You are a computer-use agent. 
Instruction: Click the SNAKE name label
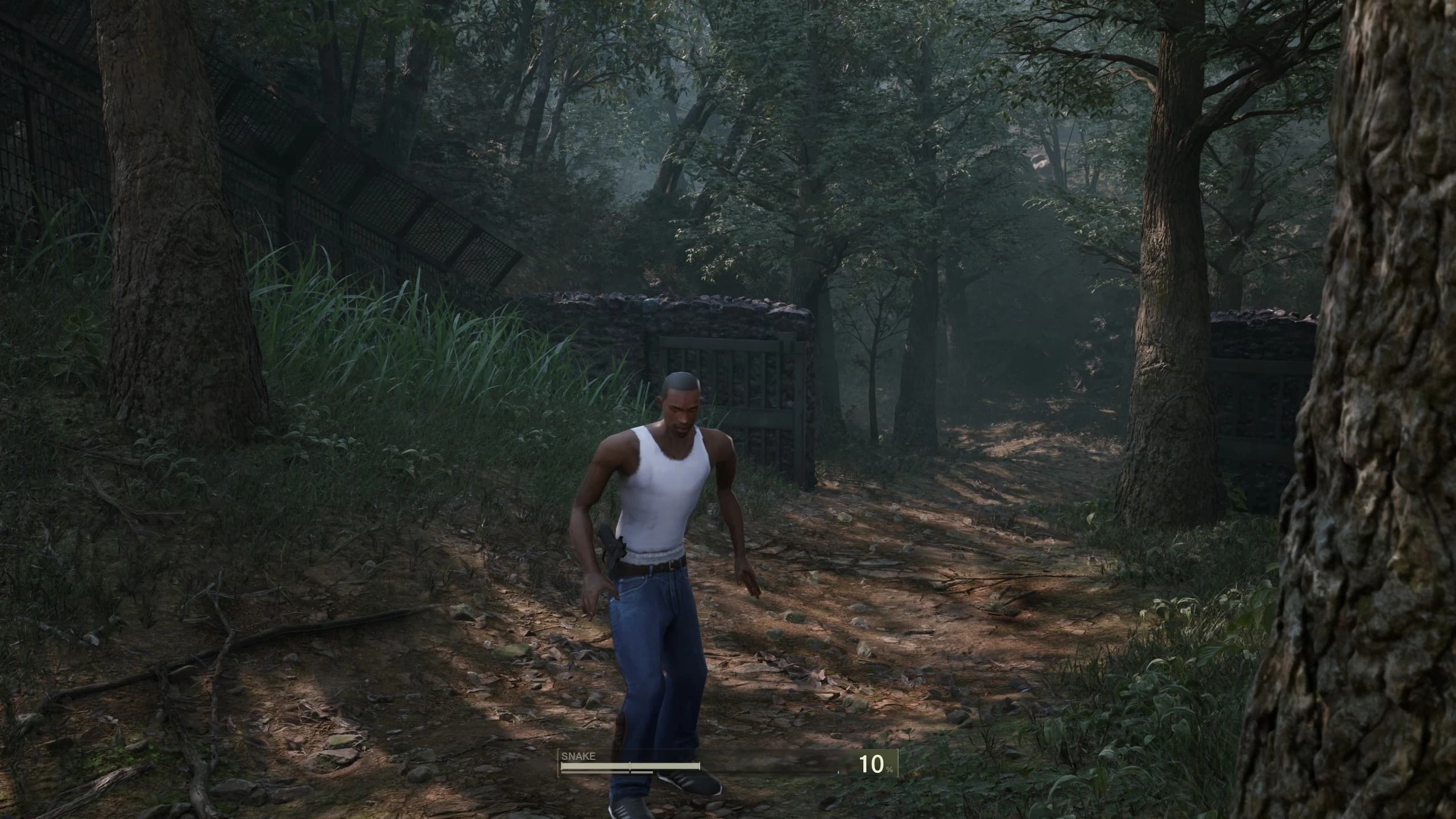578,755
